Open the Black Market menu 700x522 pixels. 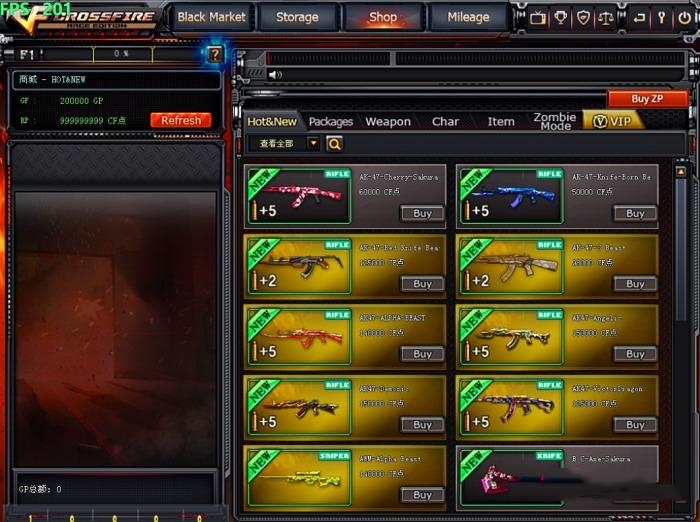click(212, 17)
